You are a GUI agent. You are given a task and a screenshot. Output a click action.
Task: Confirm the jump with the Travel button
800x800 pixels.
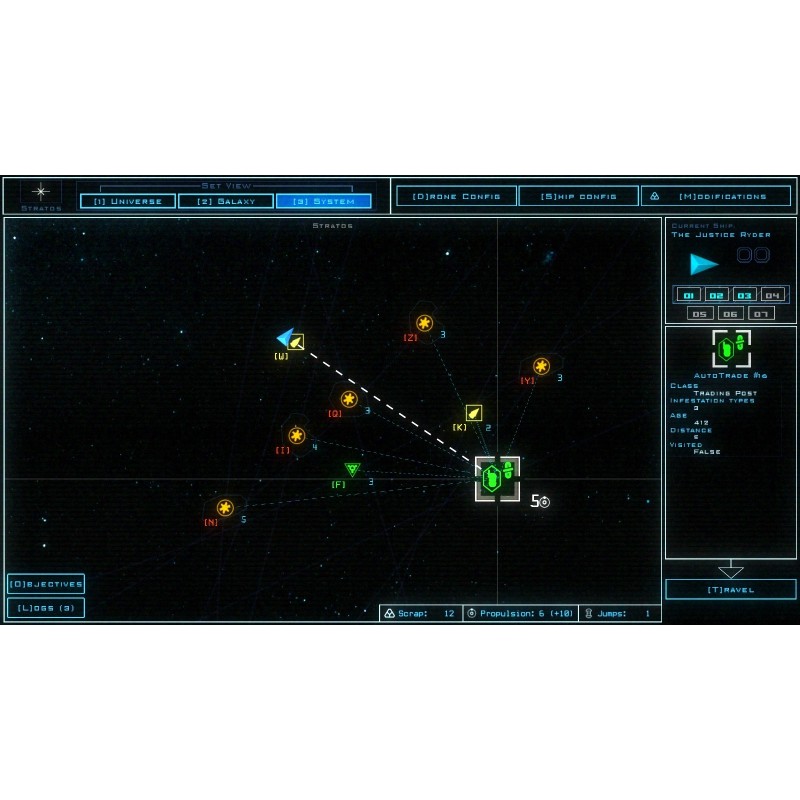point(731,590)
